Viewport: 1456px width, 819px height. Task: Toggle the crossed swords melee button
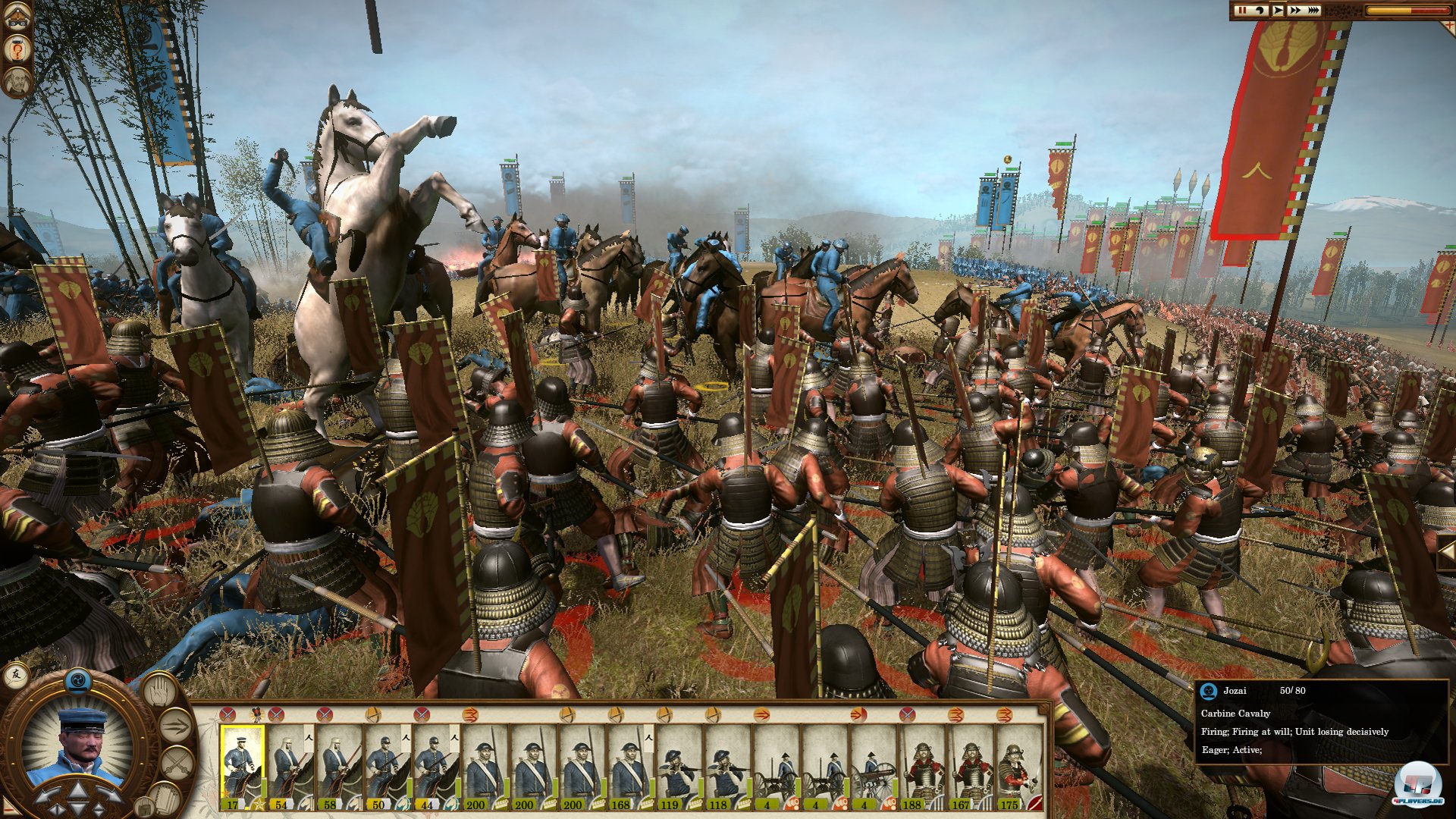[175, 762]
